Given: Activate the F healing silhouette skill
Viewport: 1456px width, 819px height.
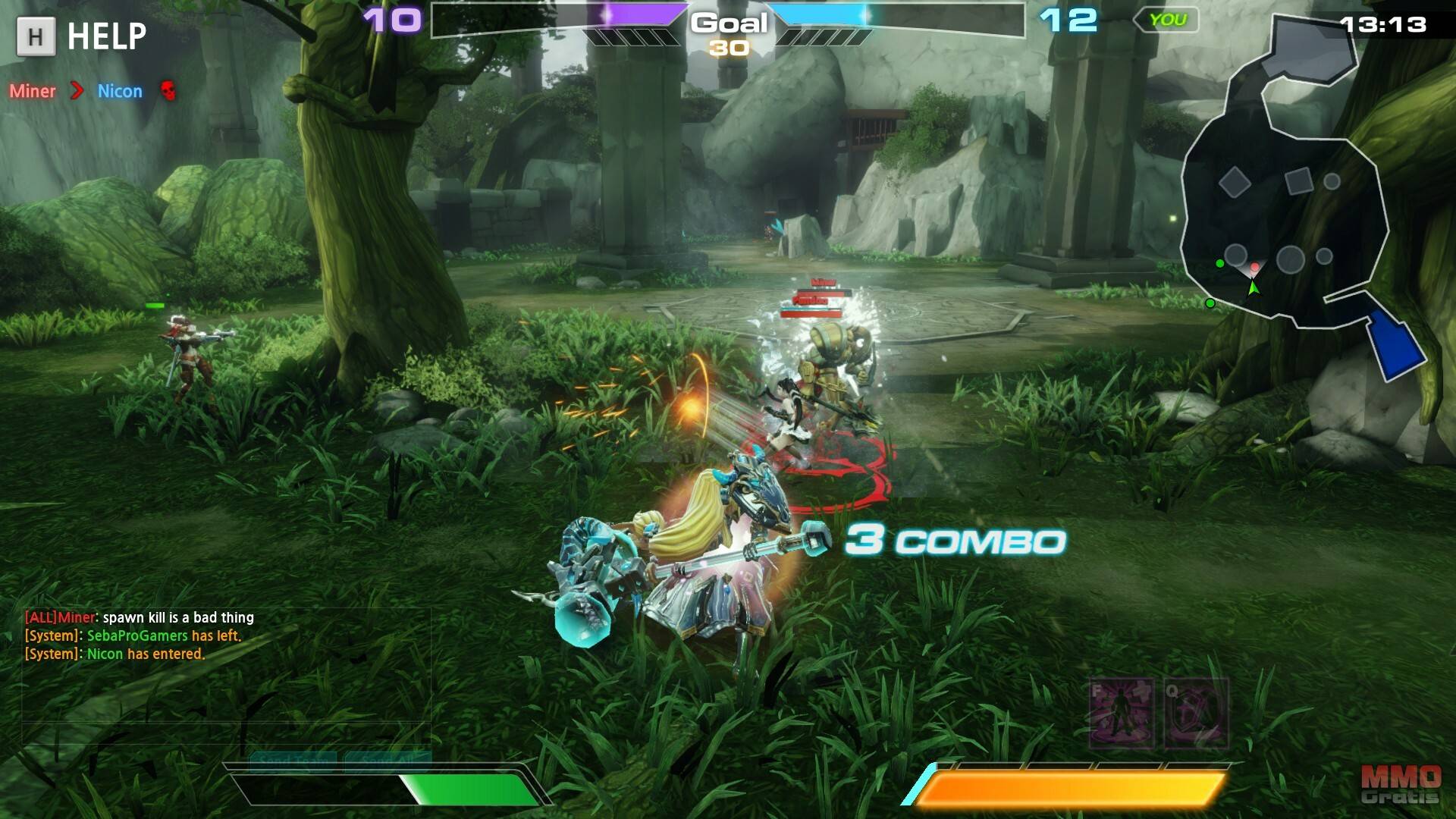Looking at the screenshot, I should coord(1121,713).
